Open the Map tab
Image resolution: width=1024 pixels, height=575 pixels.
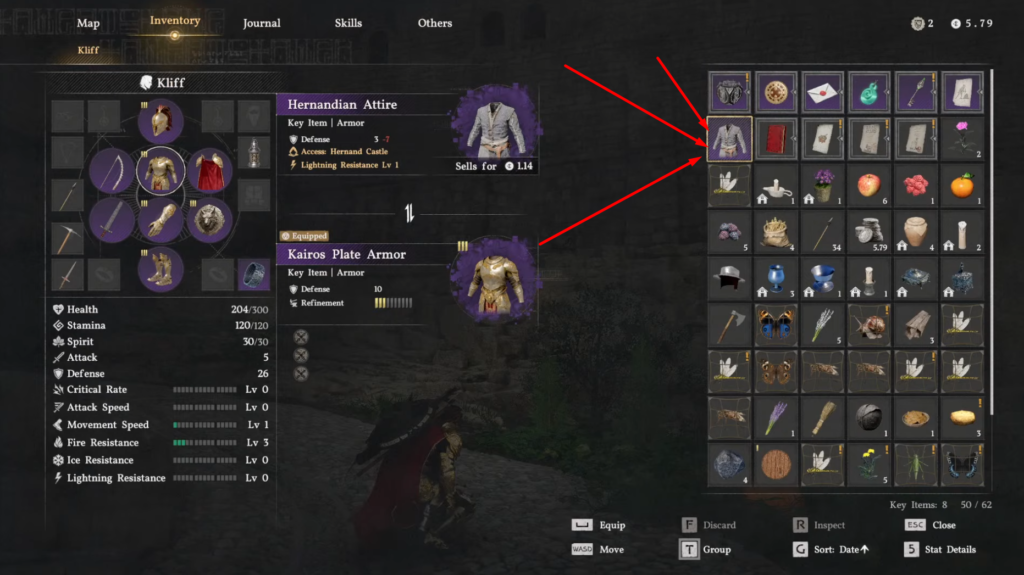pos(88,23)
